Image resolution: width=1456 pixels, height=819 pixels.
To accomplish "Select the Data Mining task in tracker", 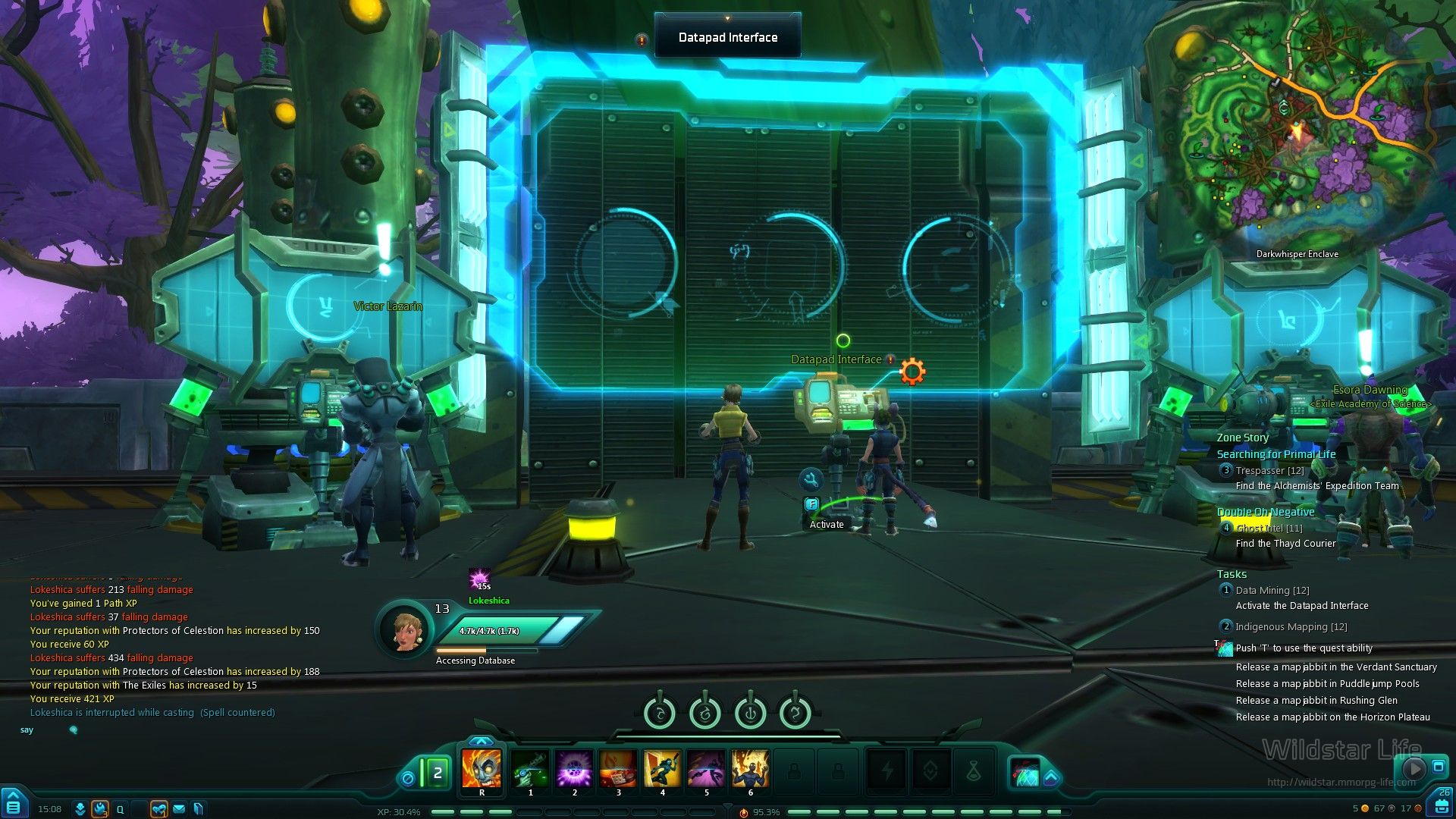I will pos(1272,591).
